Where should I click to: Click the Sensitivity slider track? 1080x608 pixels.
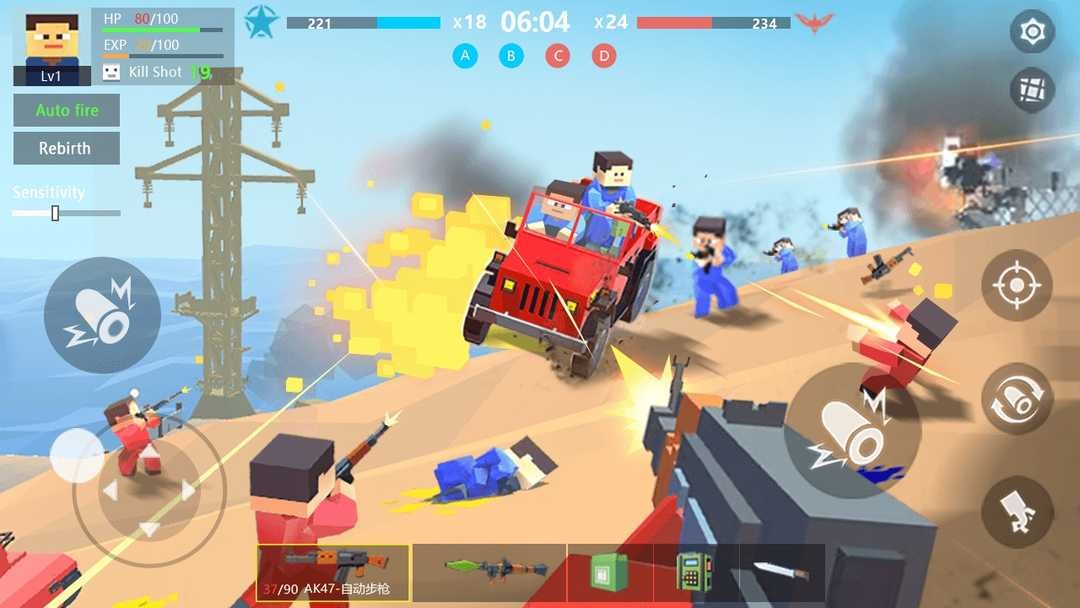[x=67, y=213]
